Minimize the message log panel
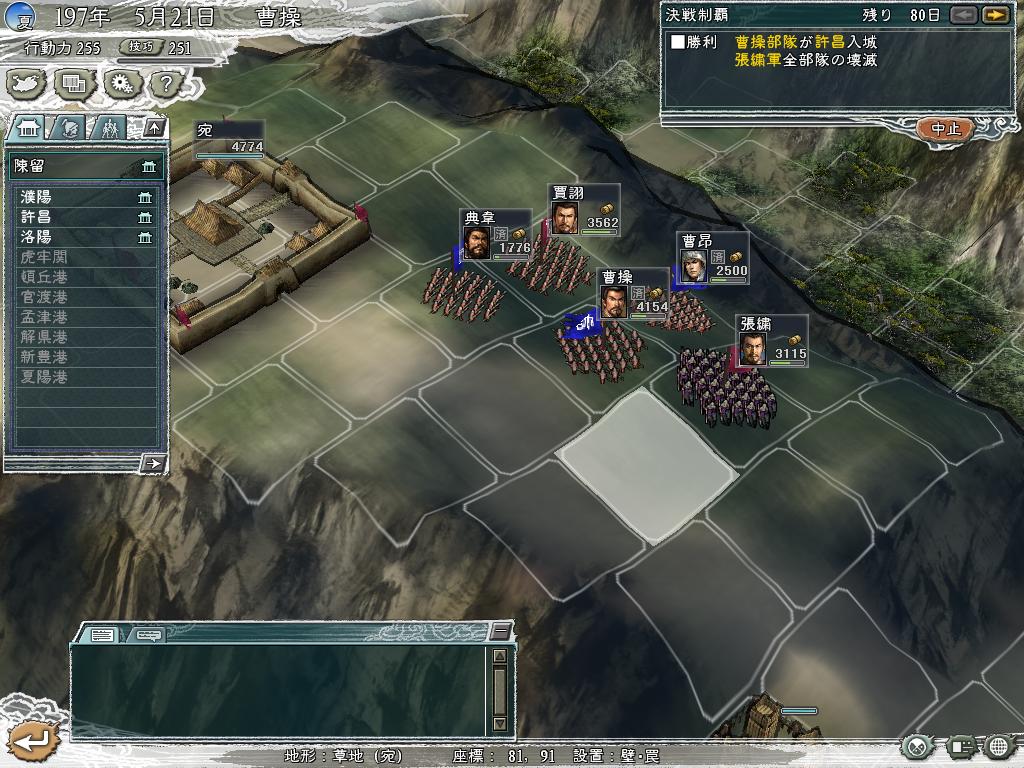The width and height of the screenshot is (1024, 768). (x=500, y=631)
